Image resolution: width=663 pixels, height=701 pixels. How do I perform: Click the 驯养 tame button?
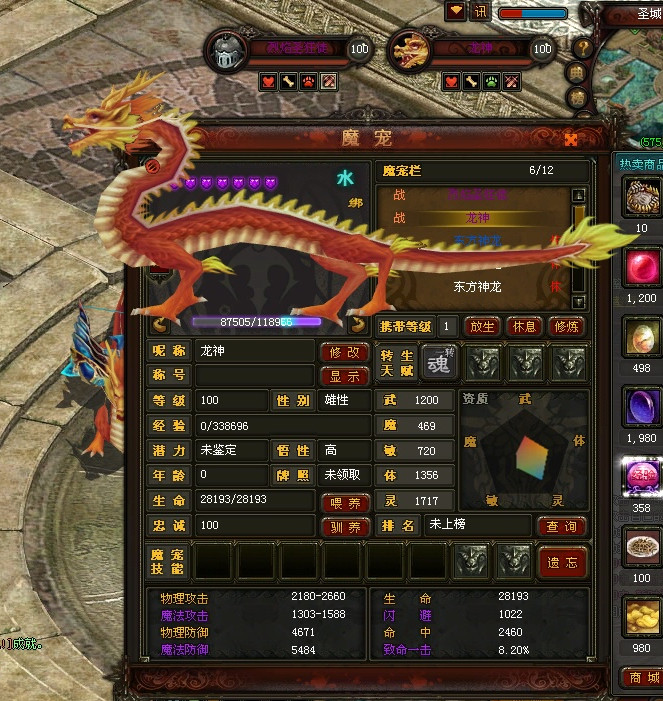tap(345, 527)
